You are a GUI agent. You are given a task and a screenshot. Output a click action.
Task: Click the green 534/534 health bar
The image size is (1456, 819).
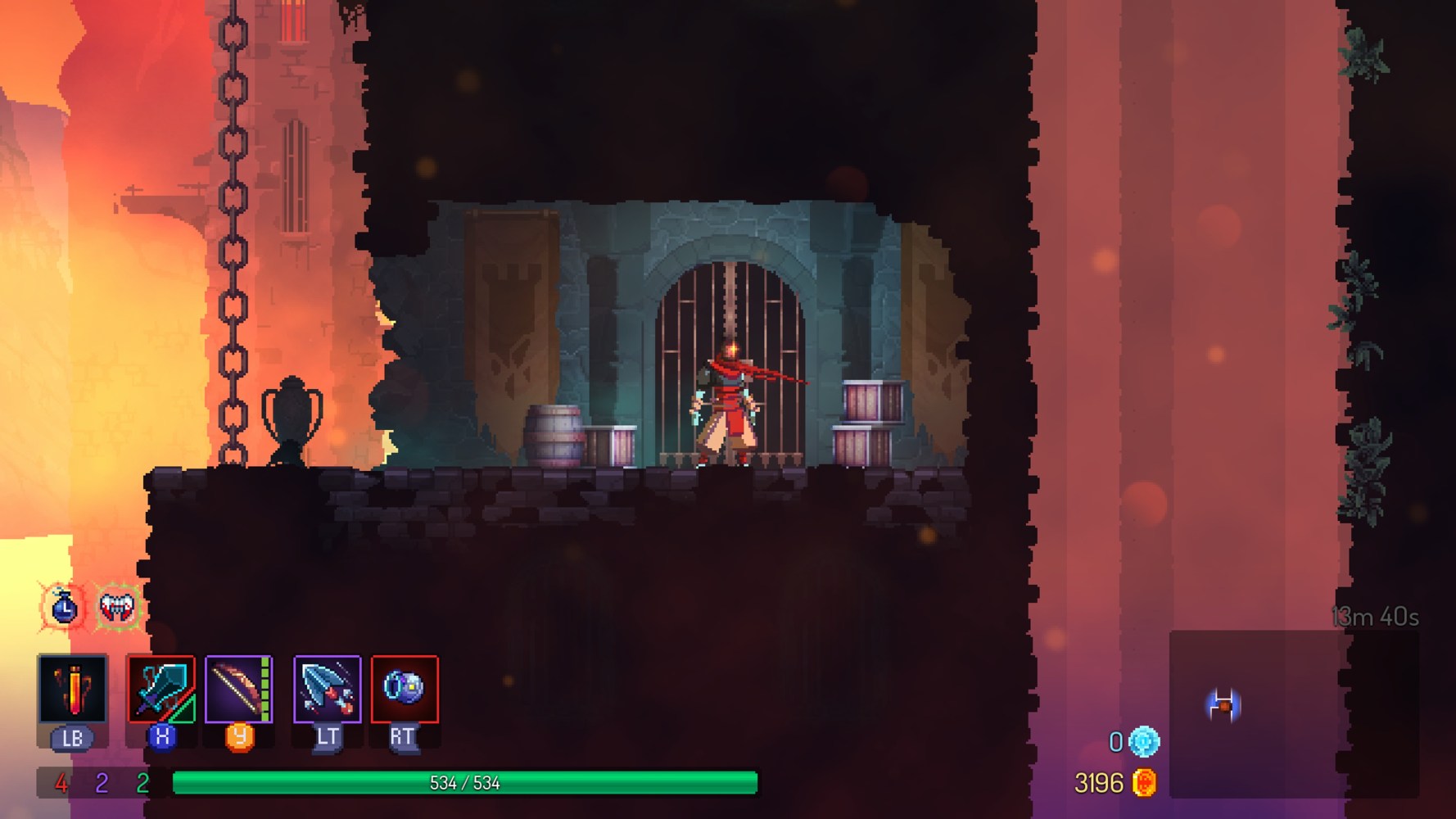coord(463,781)
